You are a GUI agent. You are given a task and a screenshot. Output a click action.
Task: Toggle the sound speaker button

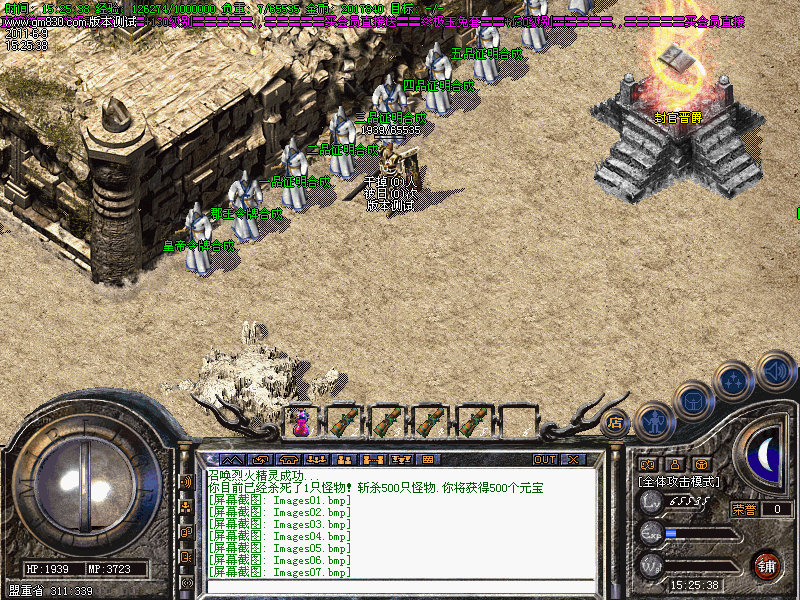(775, 370)
